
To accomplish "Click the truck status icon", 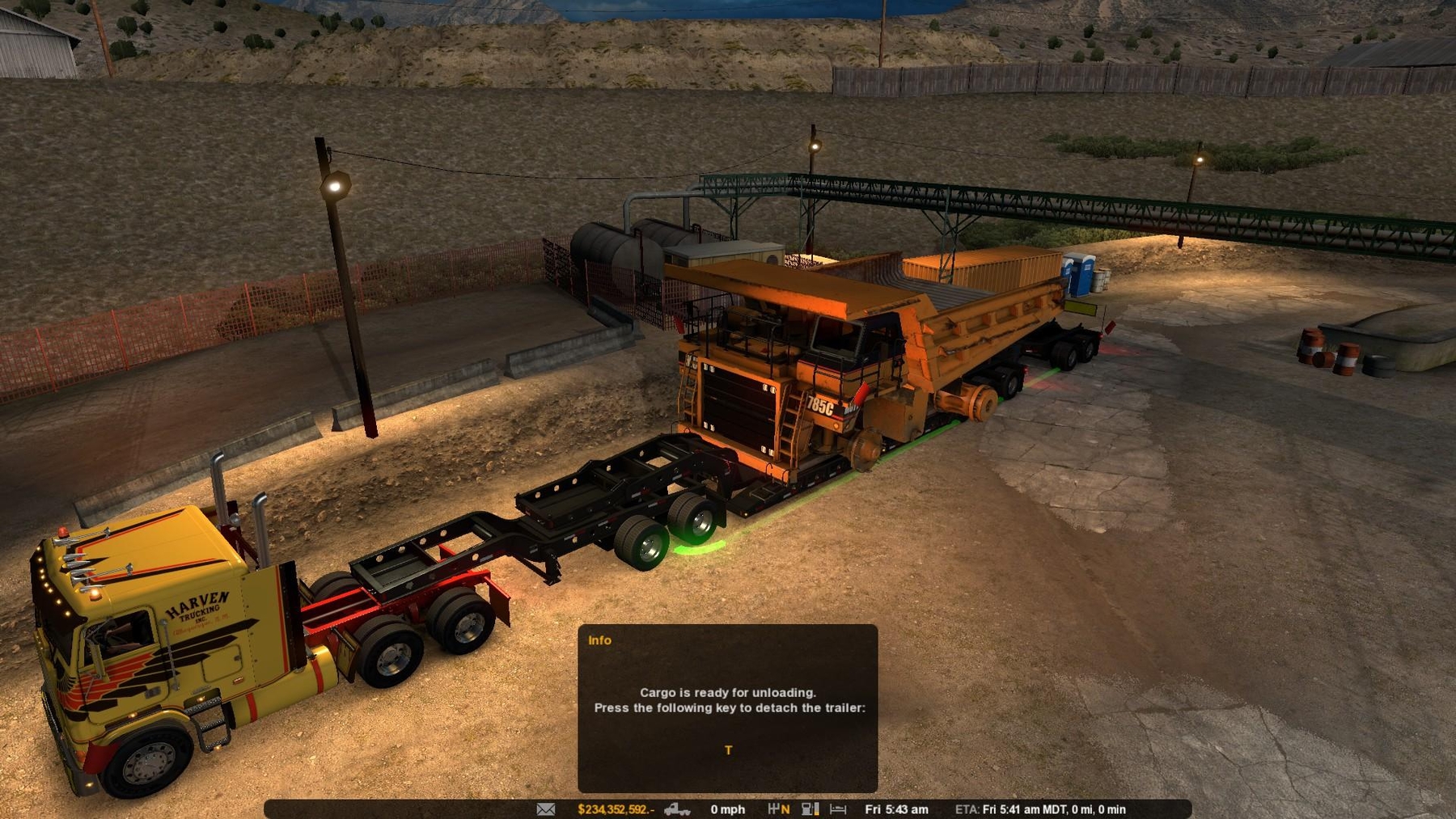I will pyautogui.click(x=676, y=809).
